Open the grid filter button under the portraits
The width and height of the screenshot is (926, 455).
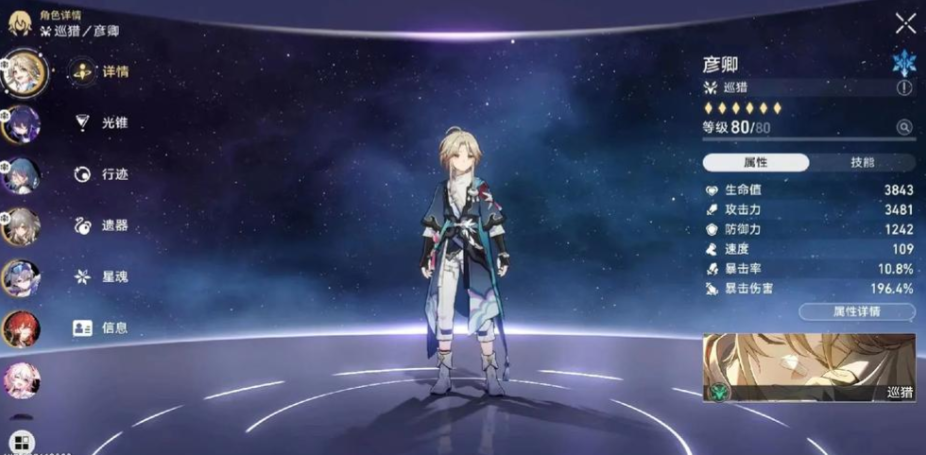21,441
